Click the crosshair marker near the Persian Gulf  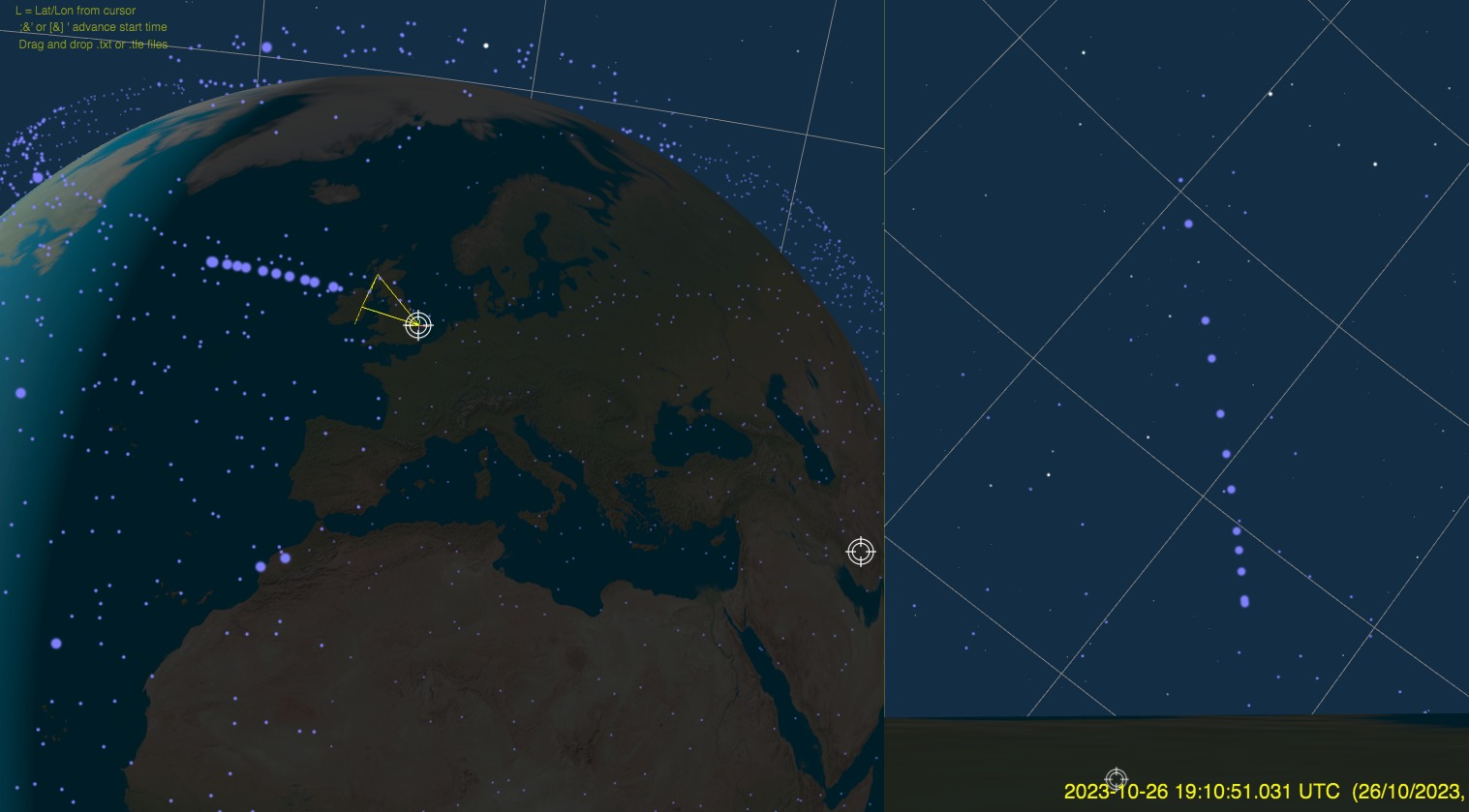pyautogui.click(x=860, y=552)
